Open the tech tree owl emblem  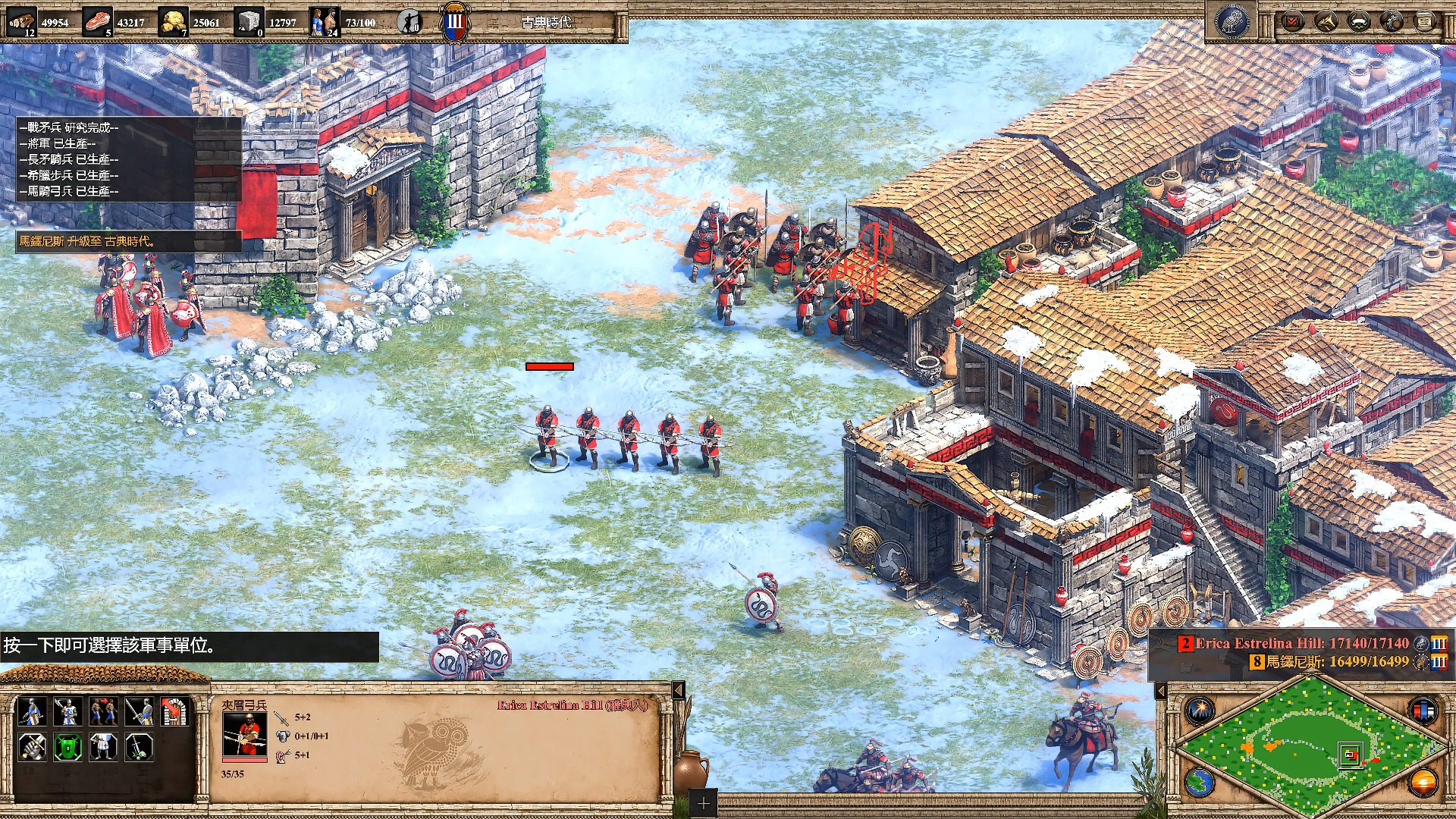[x=1232, y=21]
